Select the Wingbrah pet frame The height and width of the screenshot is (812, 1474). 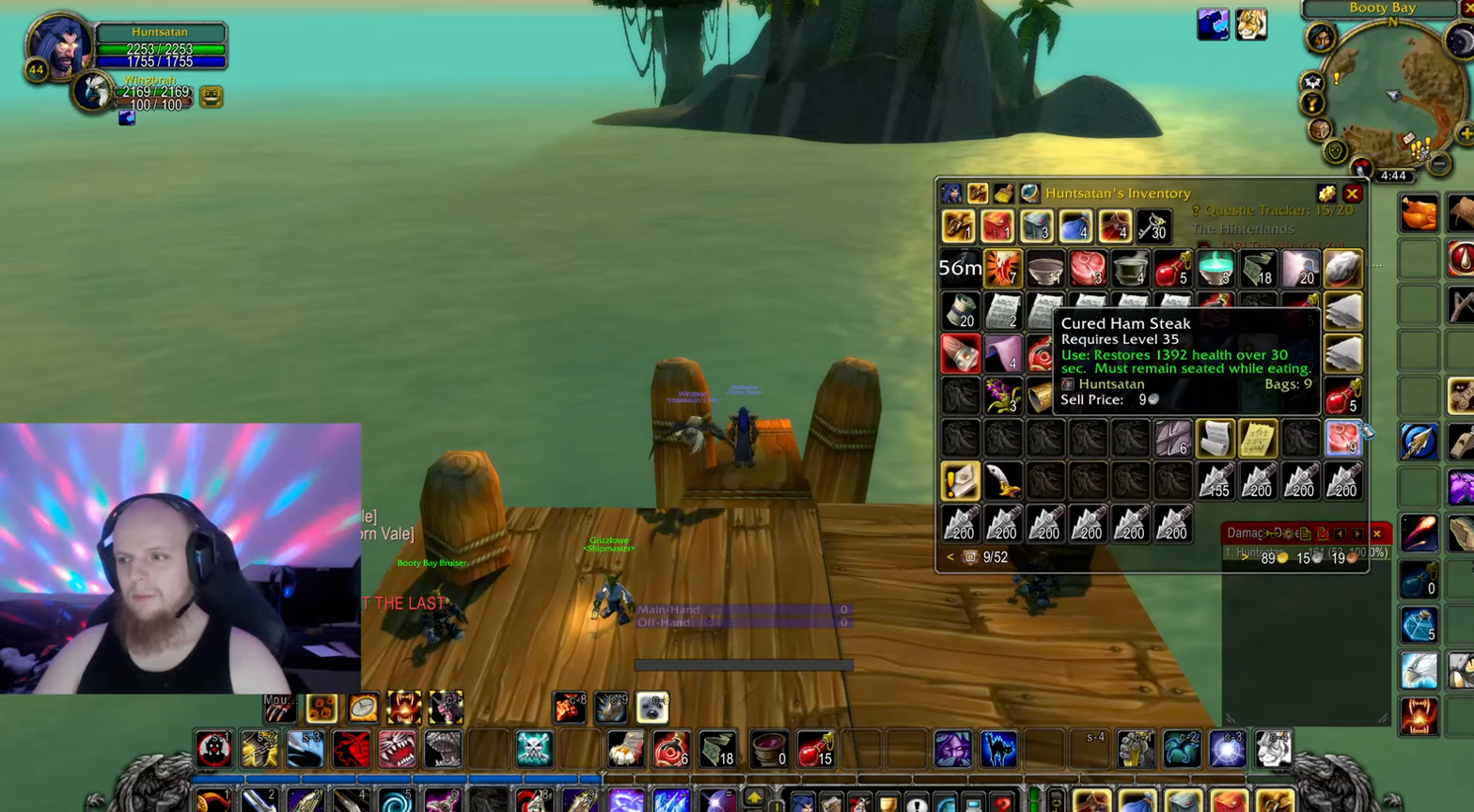93,92
